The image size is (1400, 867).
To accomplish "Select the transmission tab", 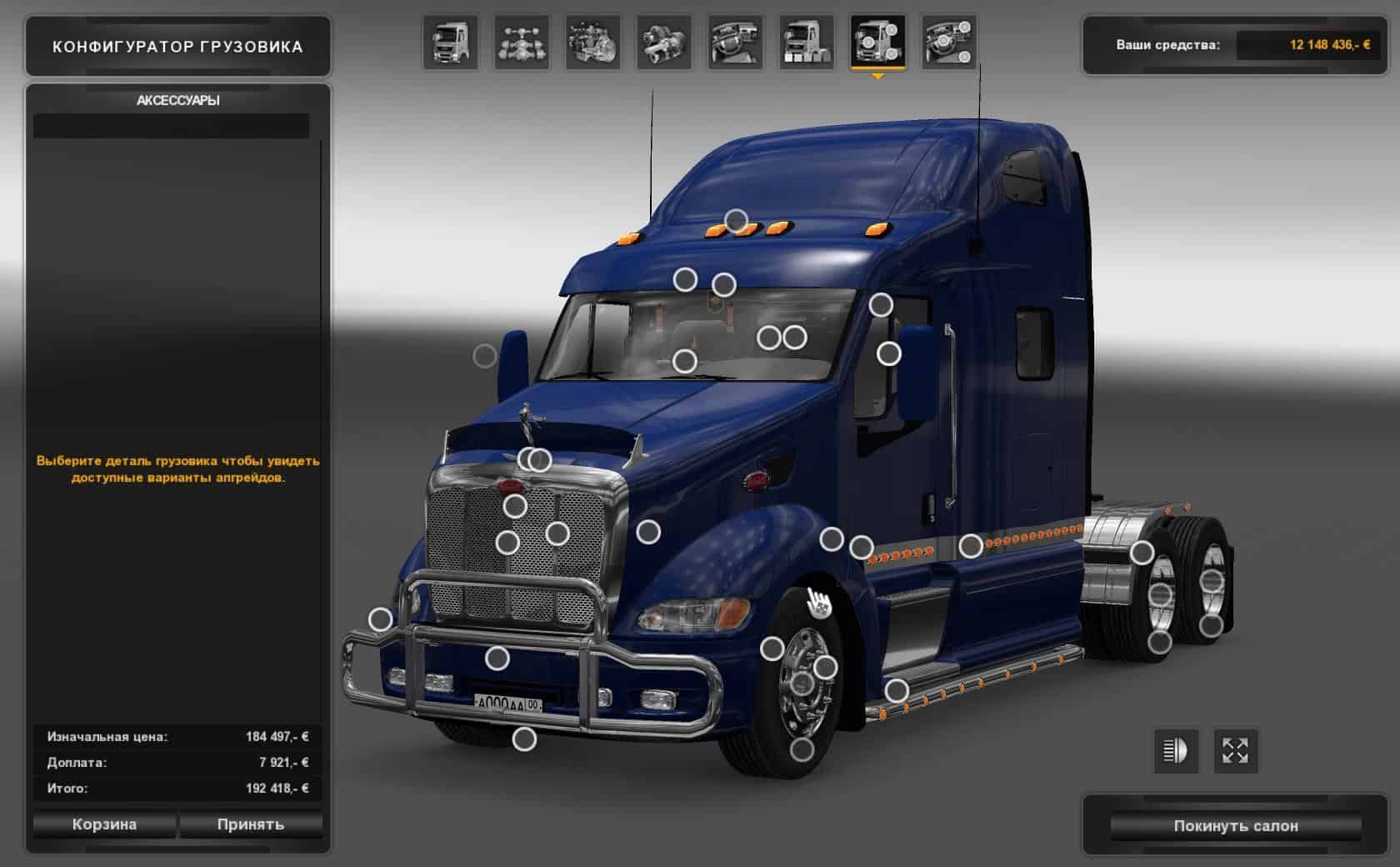I will 664,43.
